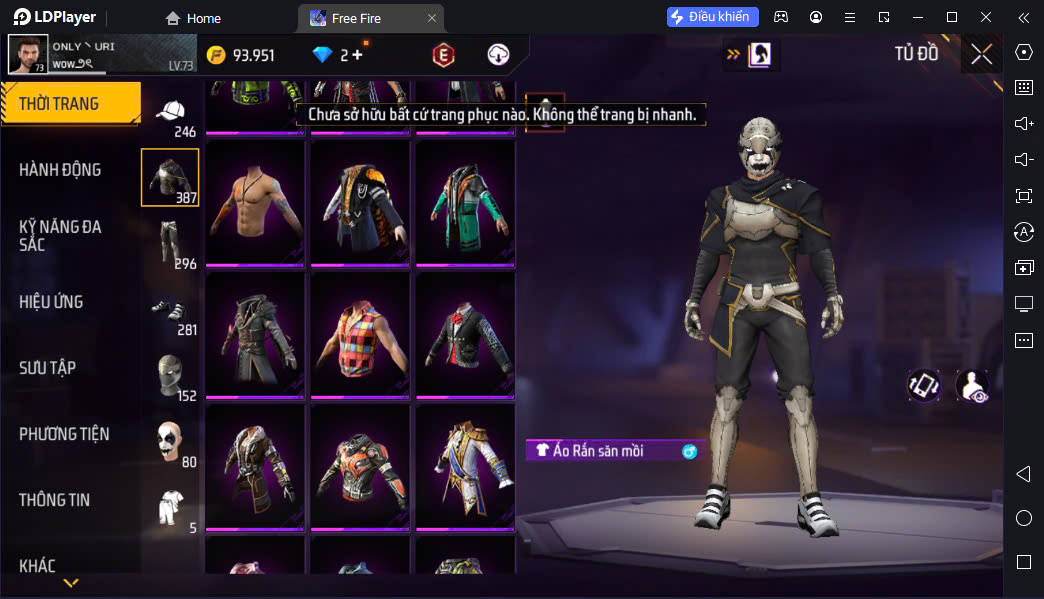The height and width of the screenshot is (599, 1044).
Task: Select the HIỆU ỨNG menu entry
Action: 51,302
